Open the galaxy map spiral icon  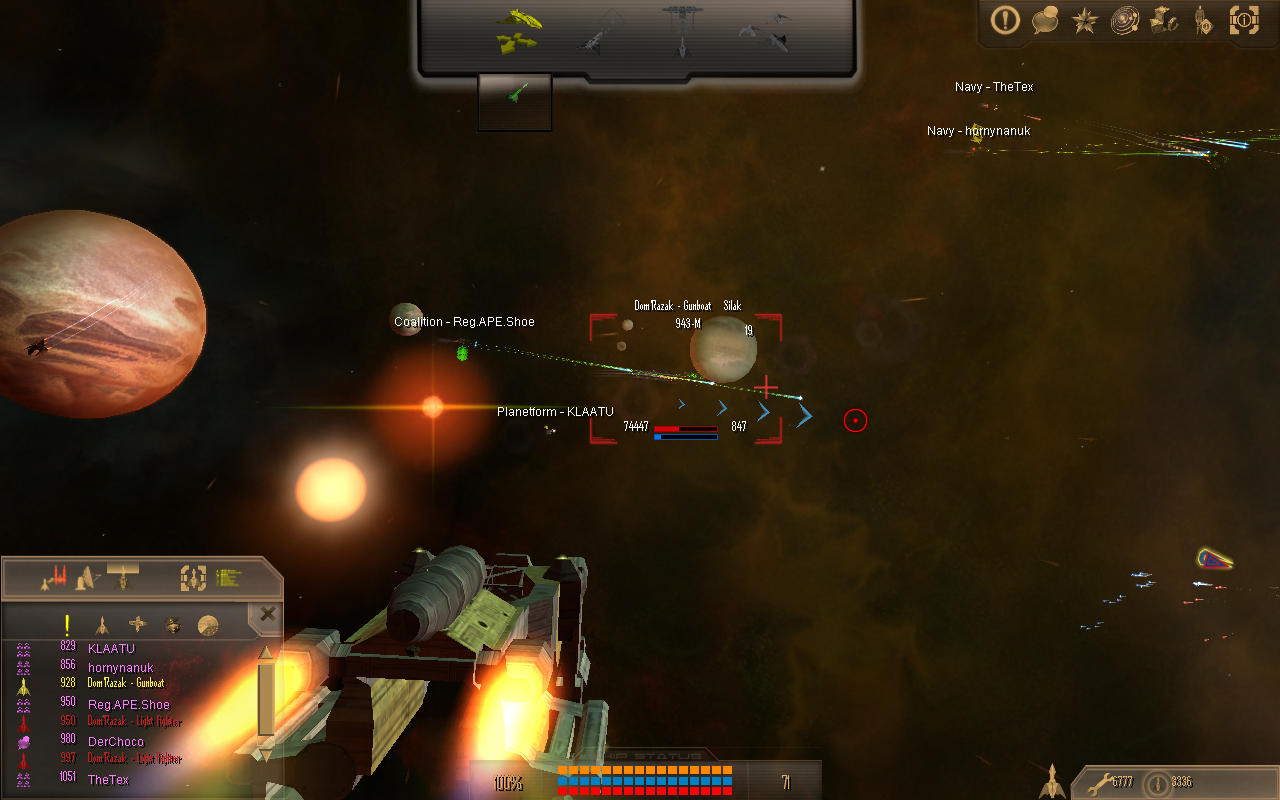[x=1124, y=21]
